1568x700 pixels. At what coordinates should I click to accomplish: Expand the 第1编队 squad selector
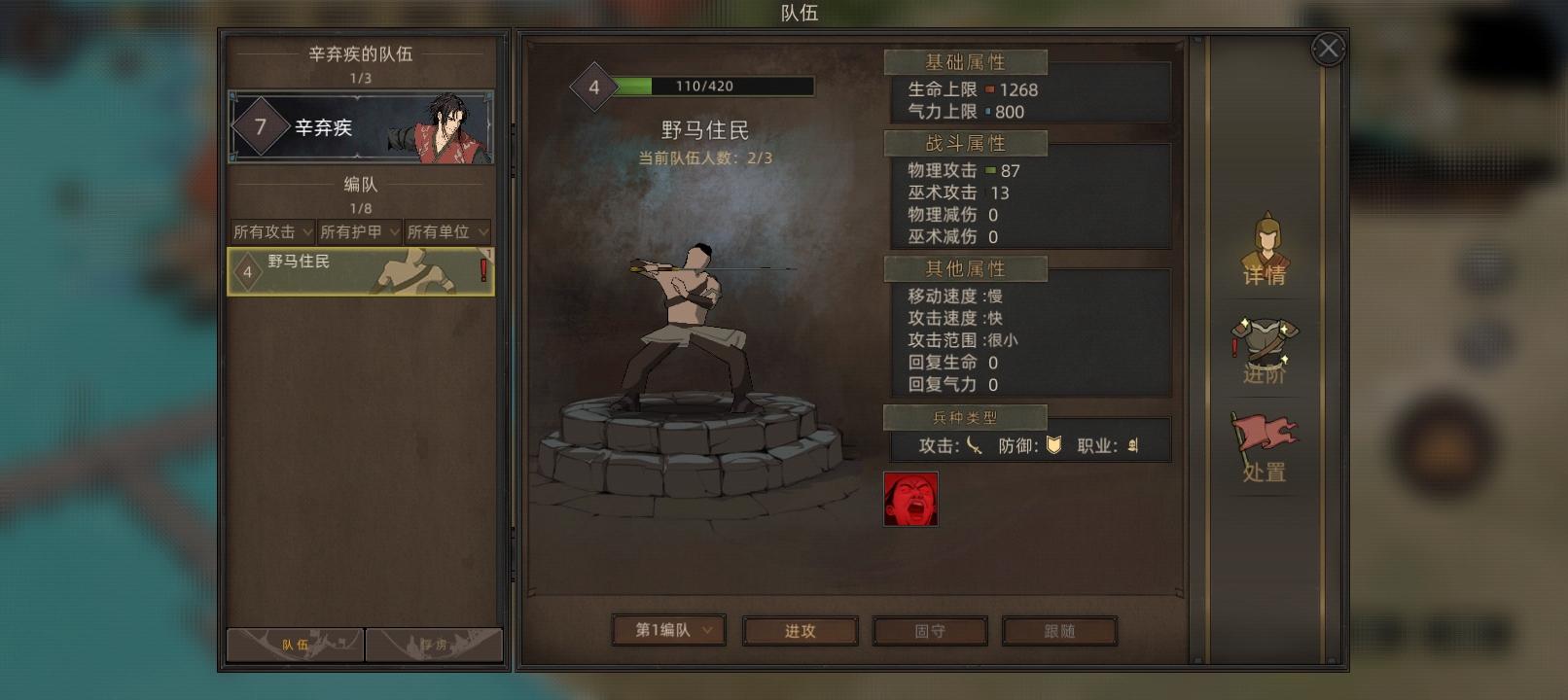[667, 630]
